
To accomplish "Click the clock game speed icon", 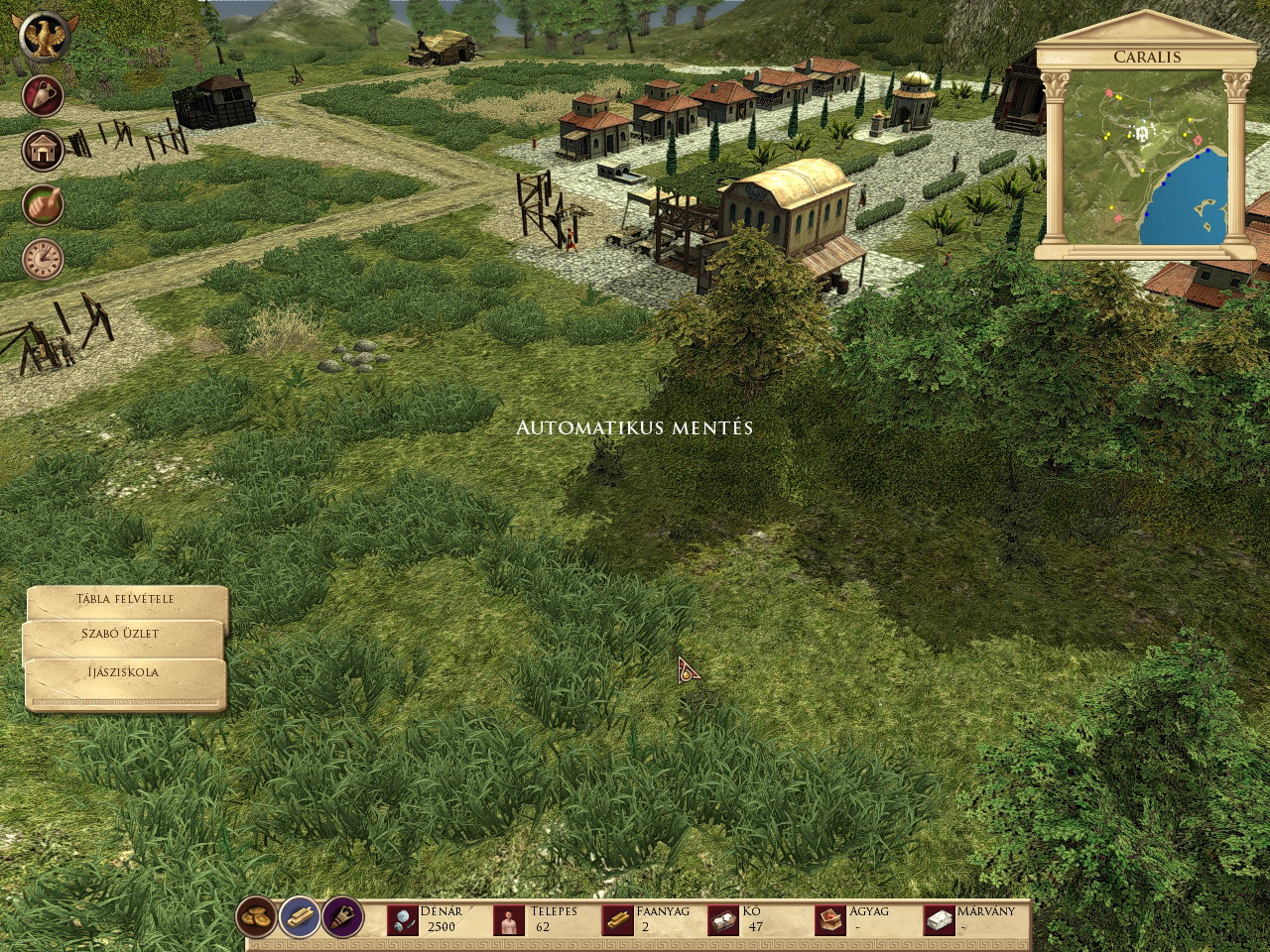I will [x=43, y=259].
